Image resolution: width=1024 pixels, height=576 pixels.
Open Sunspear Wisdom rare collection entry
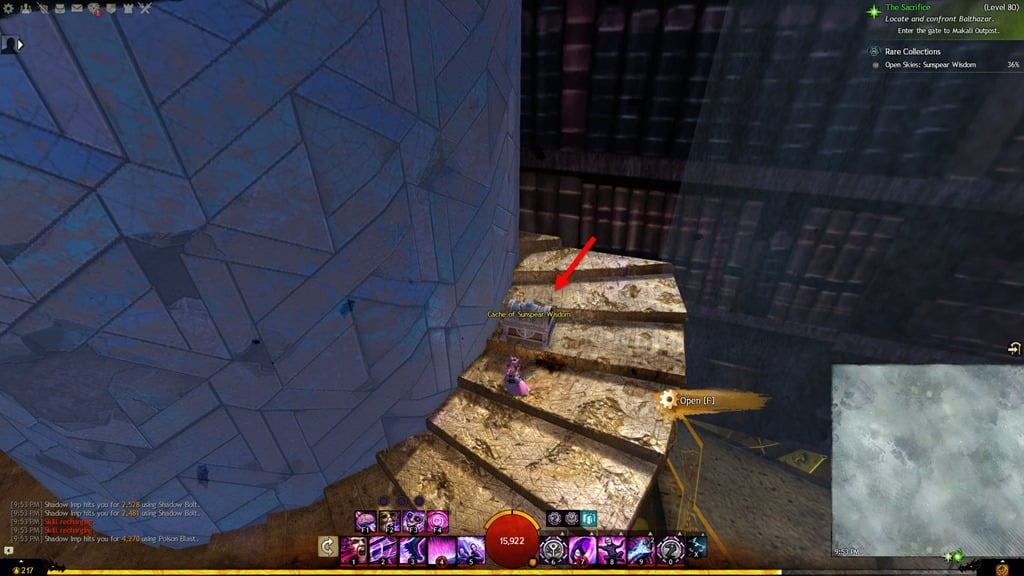tap(930, 65)
